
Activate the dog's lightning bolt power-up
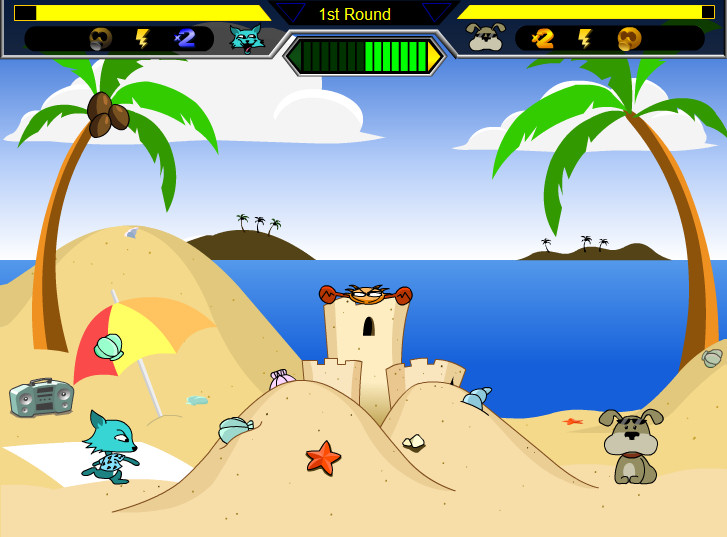[x=585, y=39]
